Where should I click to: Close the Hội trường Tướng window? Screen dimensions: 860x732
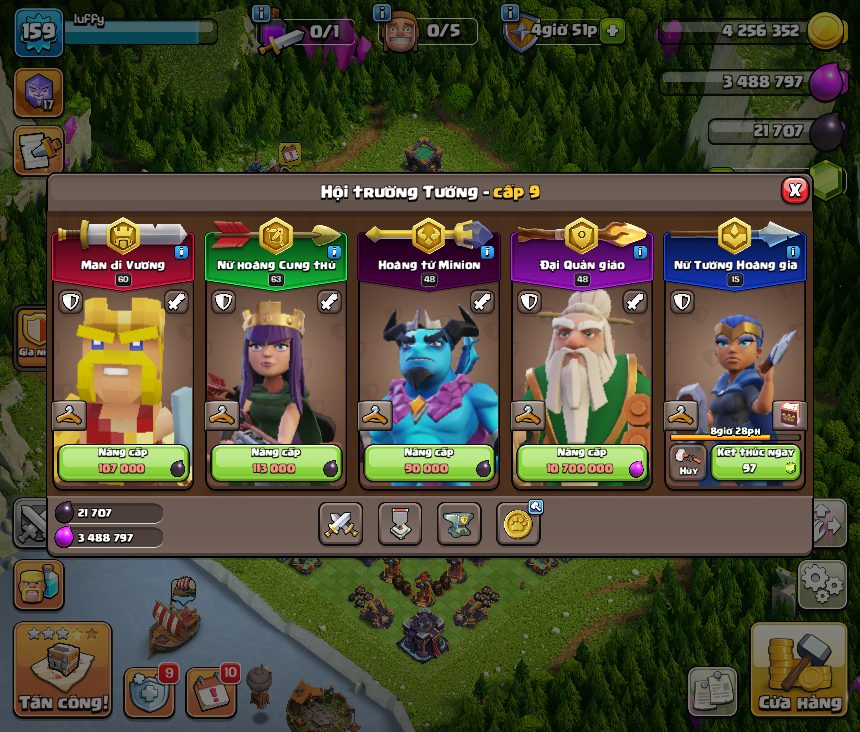click(x=794, y=190)
